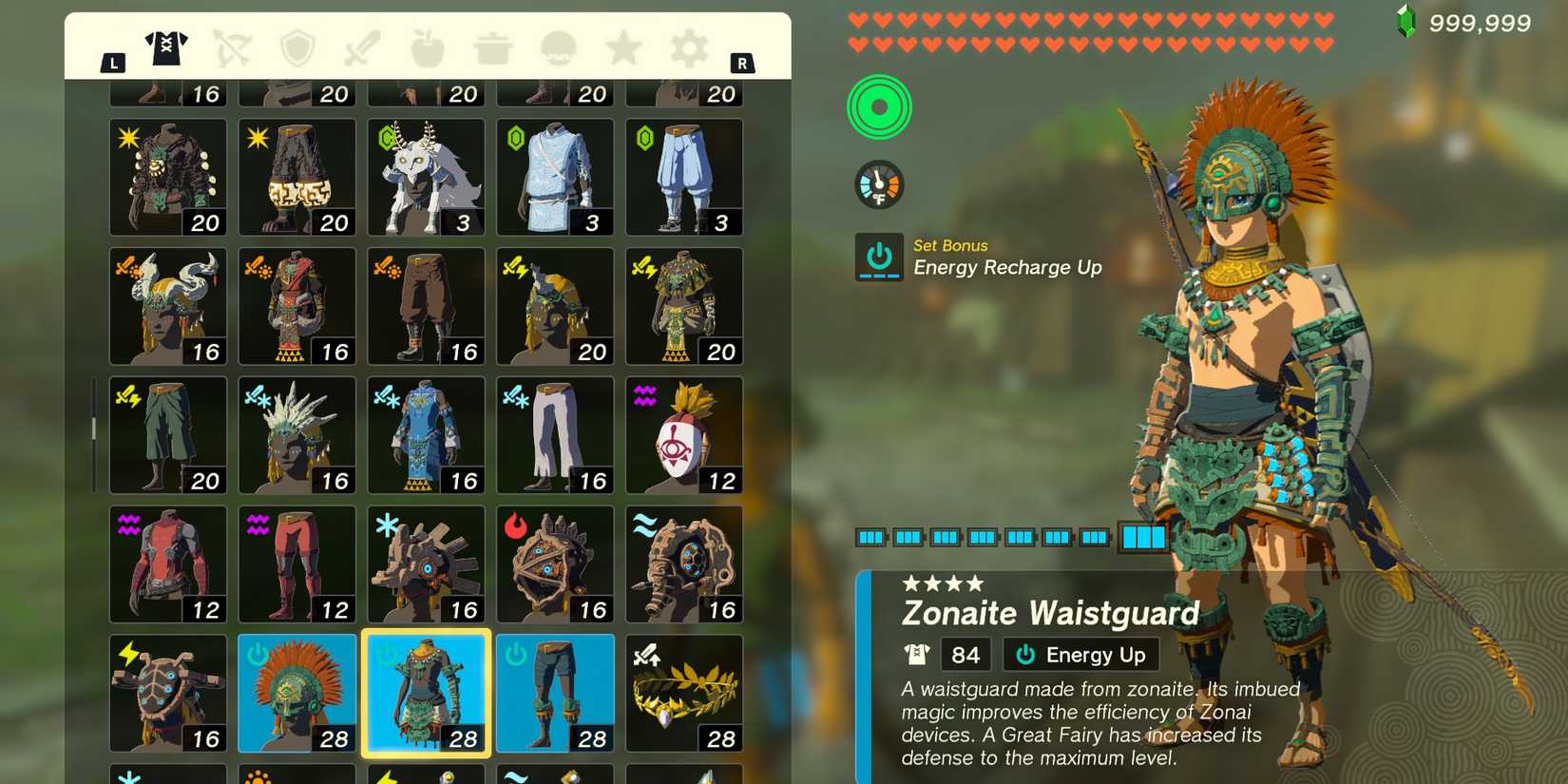This screenshot has height=784, width=1568.
Task: Select the equipped Zonaite Helm
Action: tap(296, 692)
